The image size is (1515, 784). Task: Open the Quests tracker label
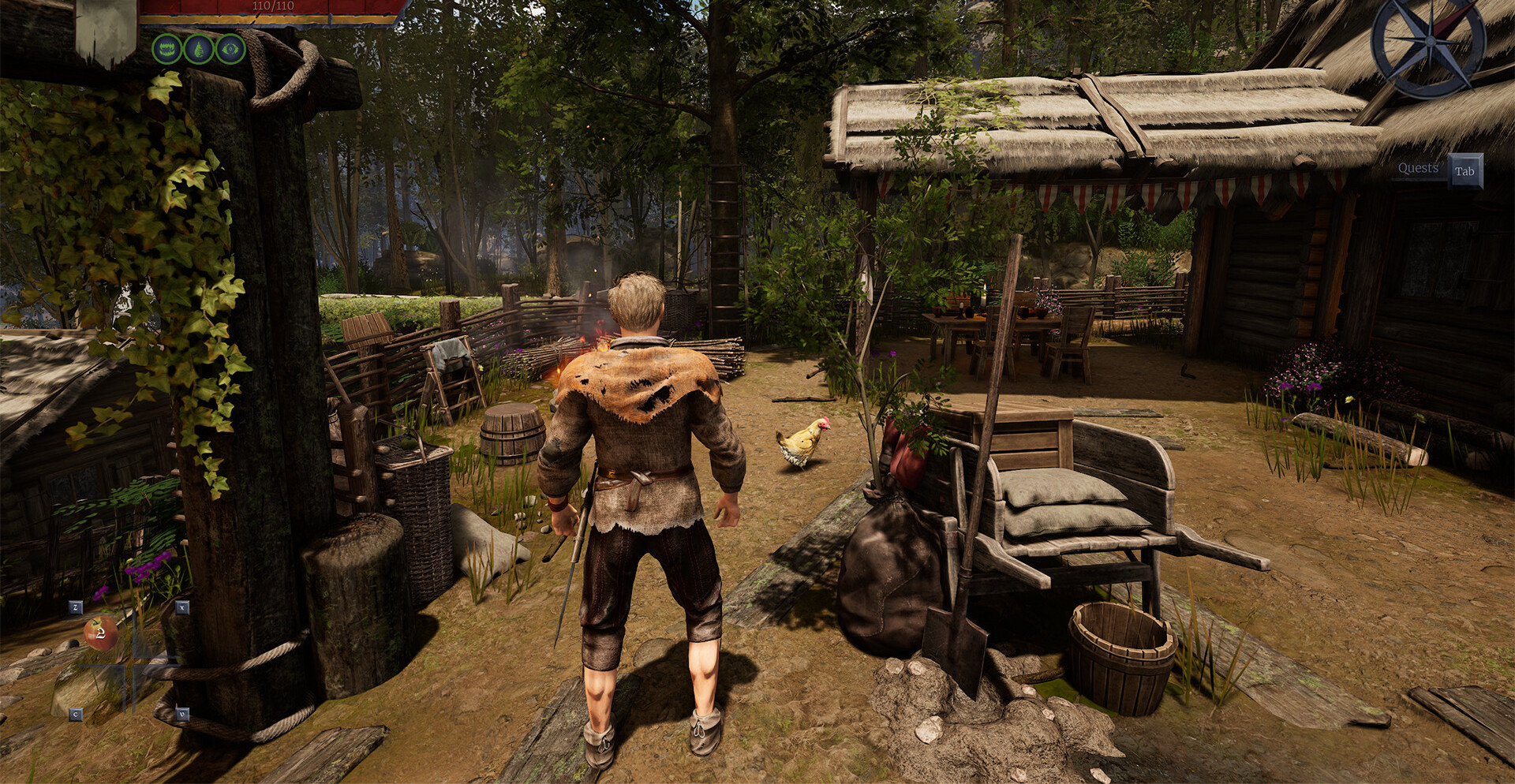pyautogui.click(x=1418, y=169)
